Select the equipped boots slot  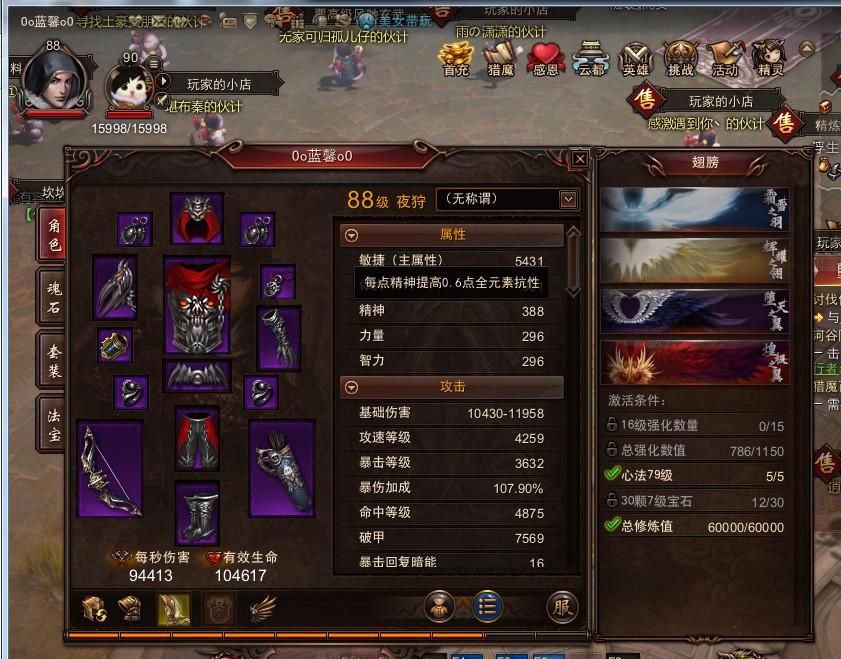[x=197, y=511]
